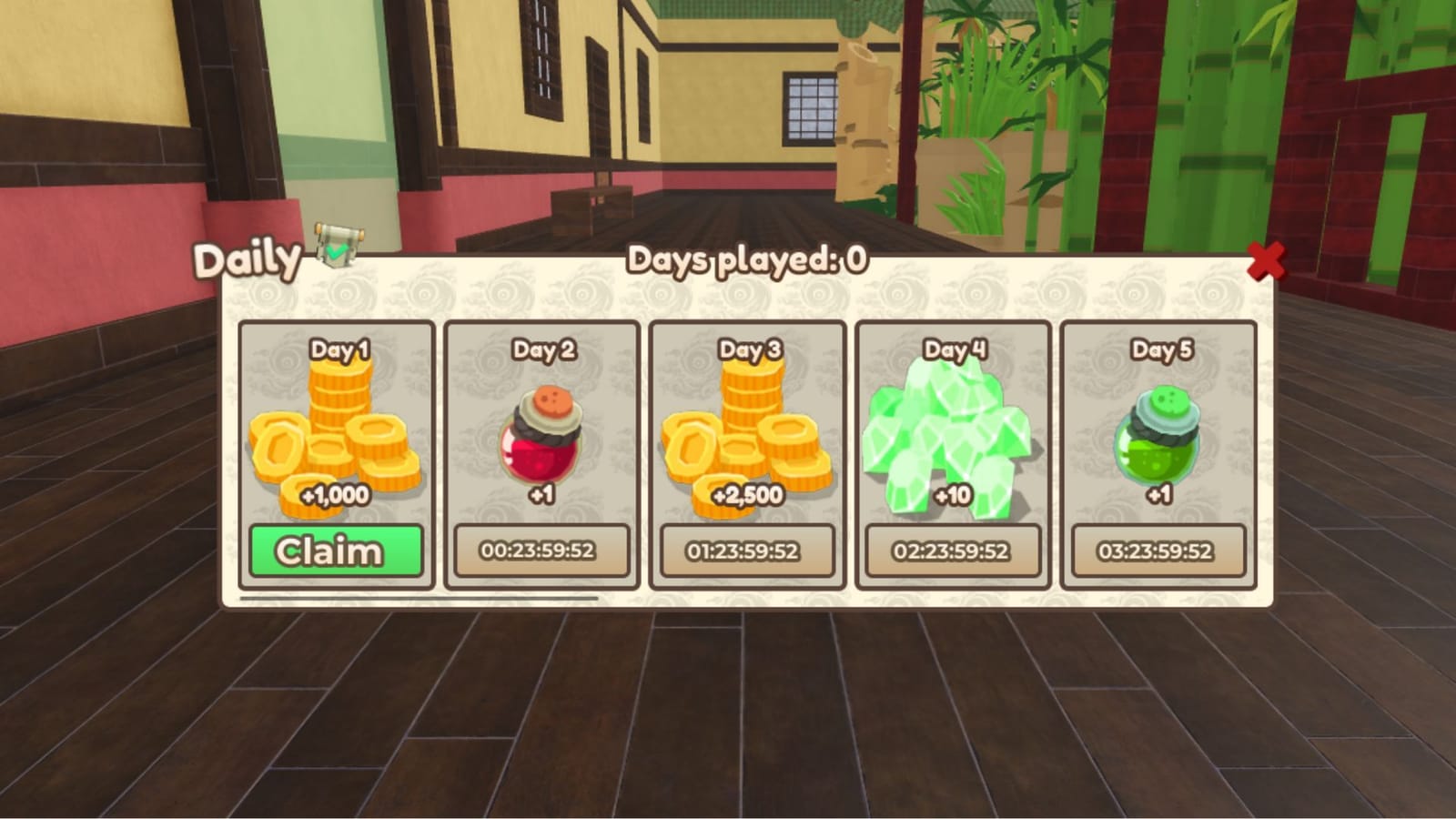
Task: Close the Daily rewards popup
Action: click(1269, 260)
